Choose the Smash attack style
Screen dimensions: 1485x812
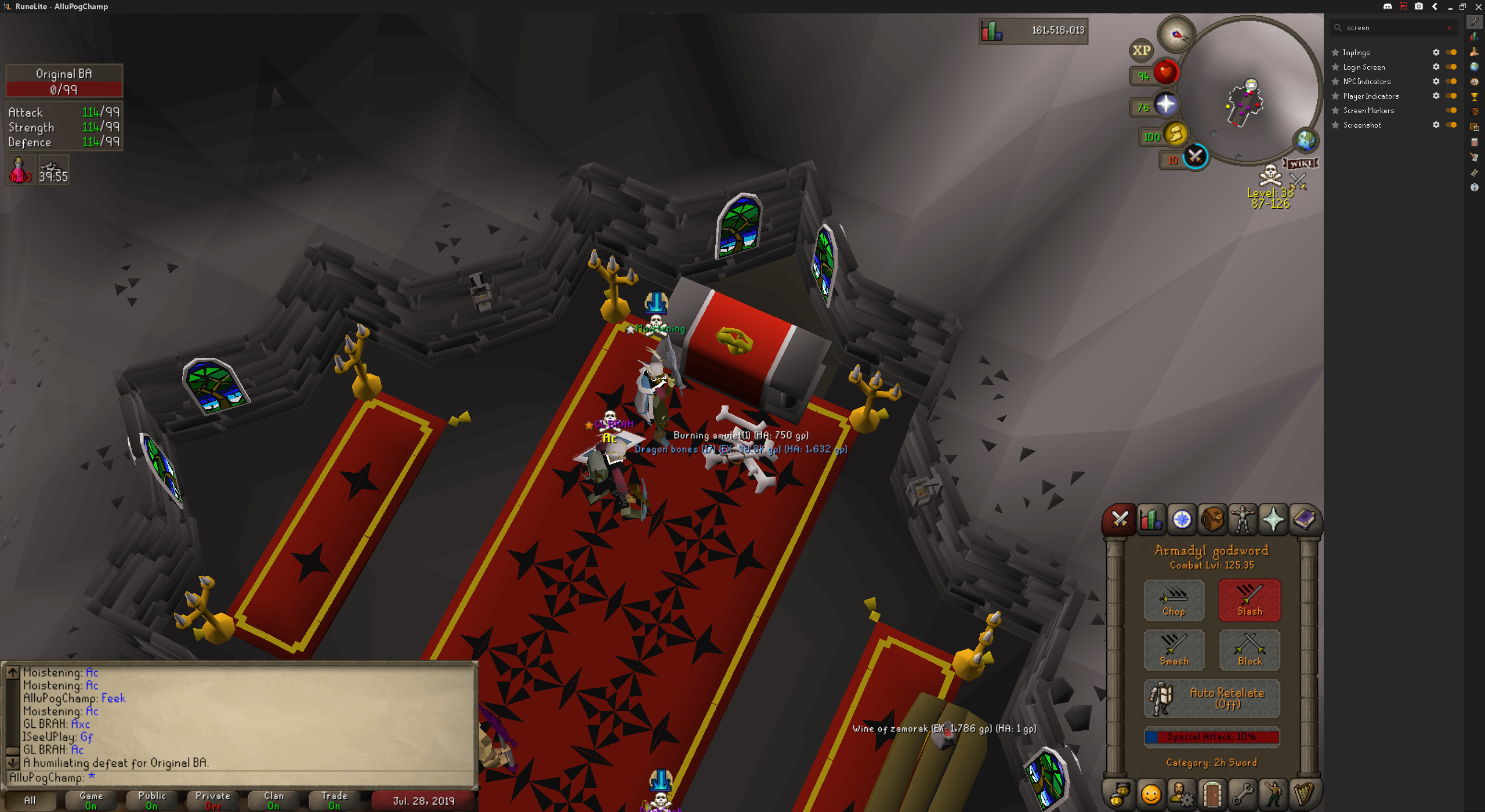click(x=1173, y=650)
